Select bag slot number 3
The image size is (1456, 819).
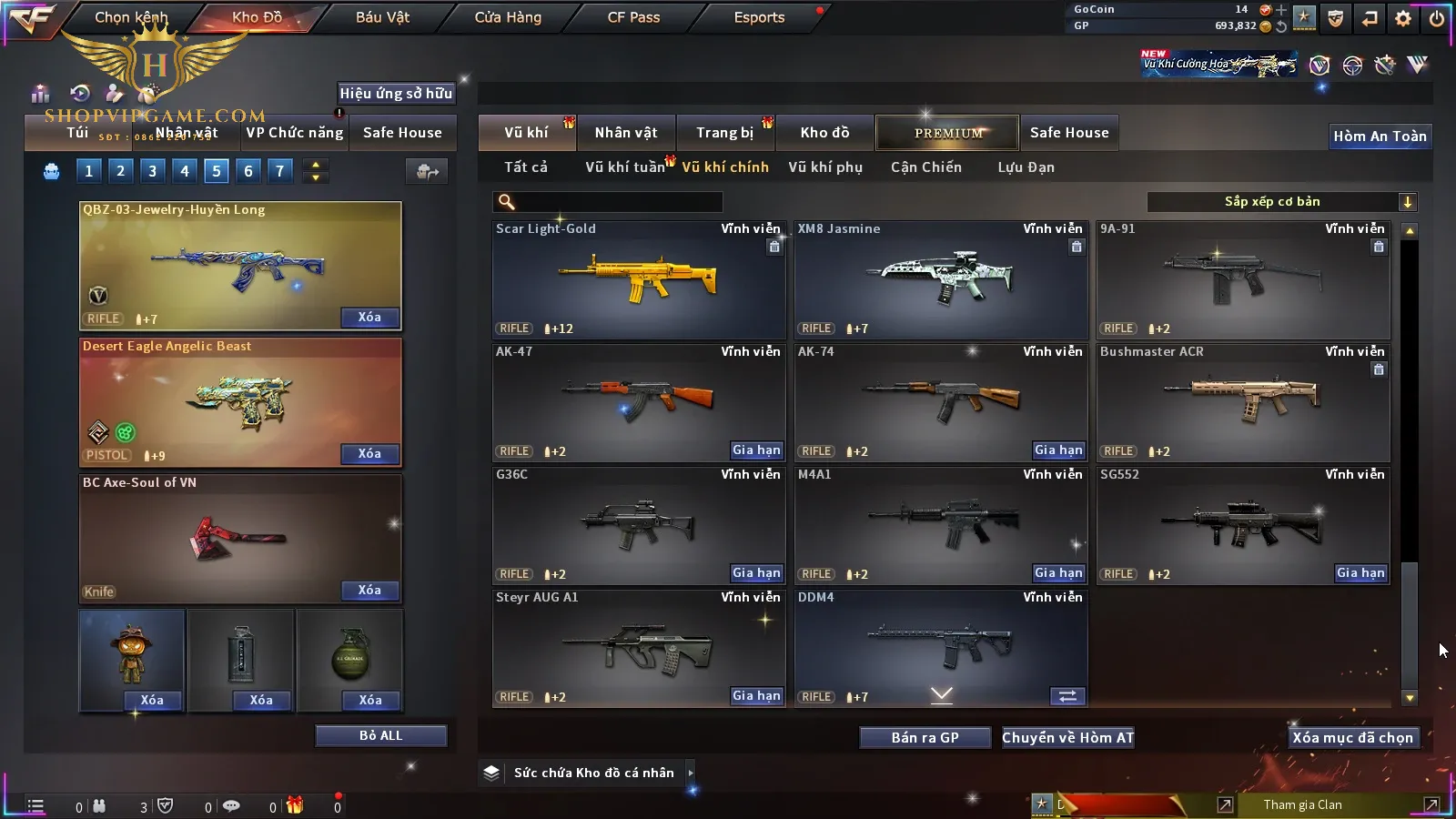pyautogui.click(x=152, y=171)
